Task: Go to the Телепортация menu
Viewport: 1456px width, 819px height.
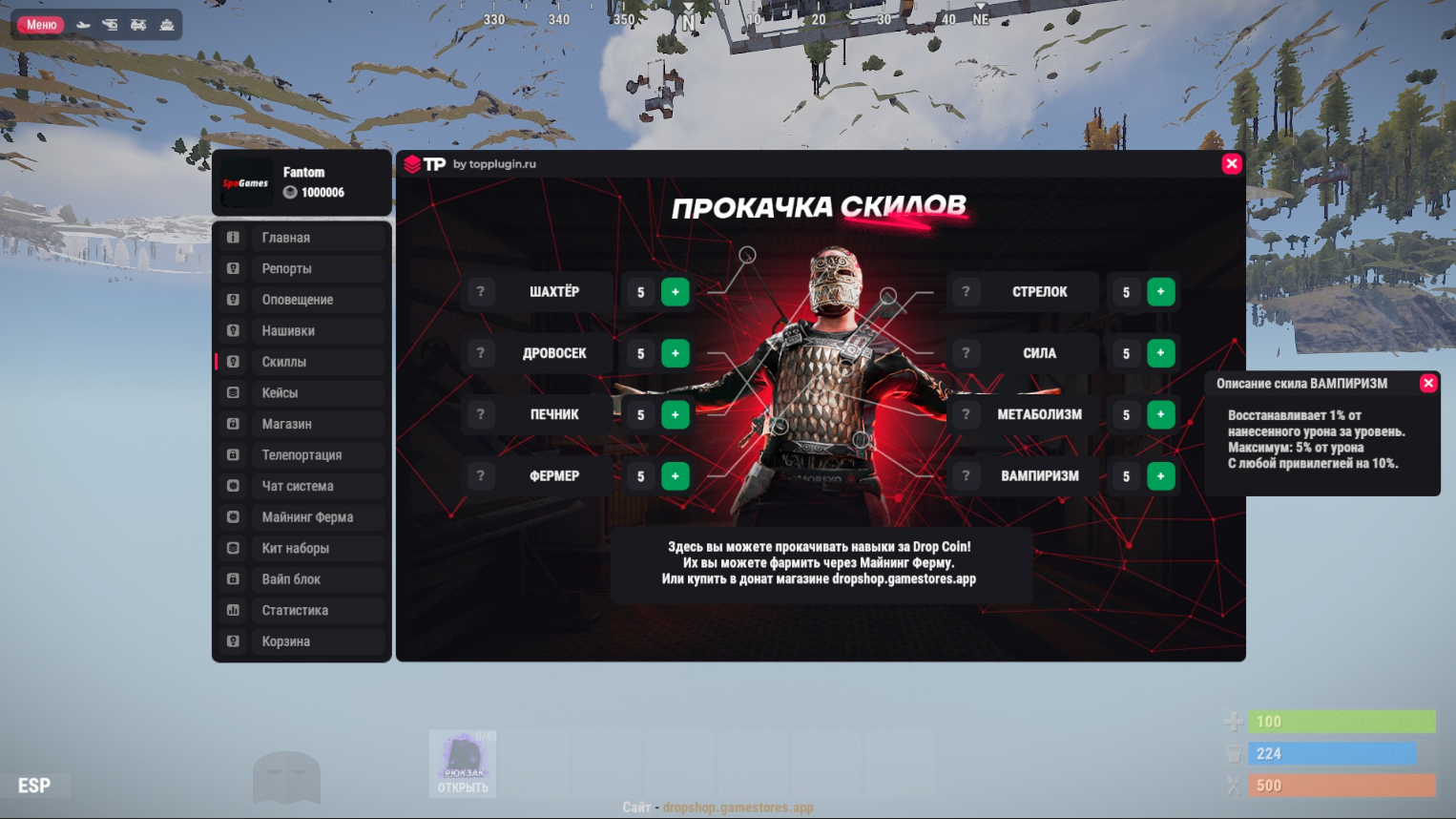Action: [x=302, y=455]
